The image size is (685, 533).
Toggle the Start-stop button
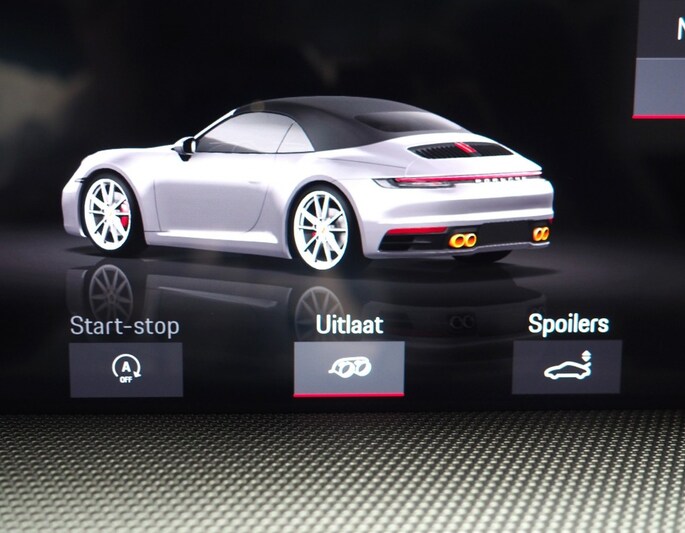coord(126,369)
